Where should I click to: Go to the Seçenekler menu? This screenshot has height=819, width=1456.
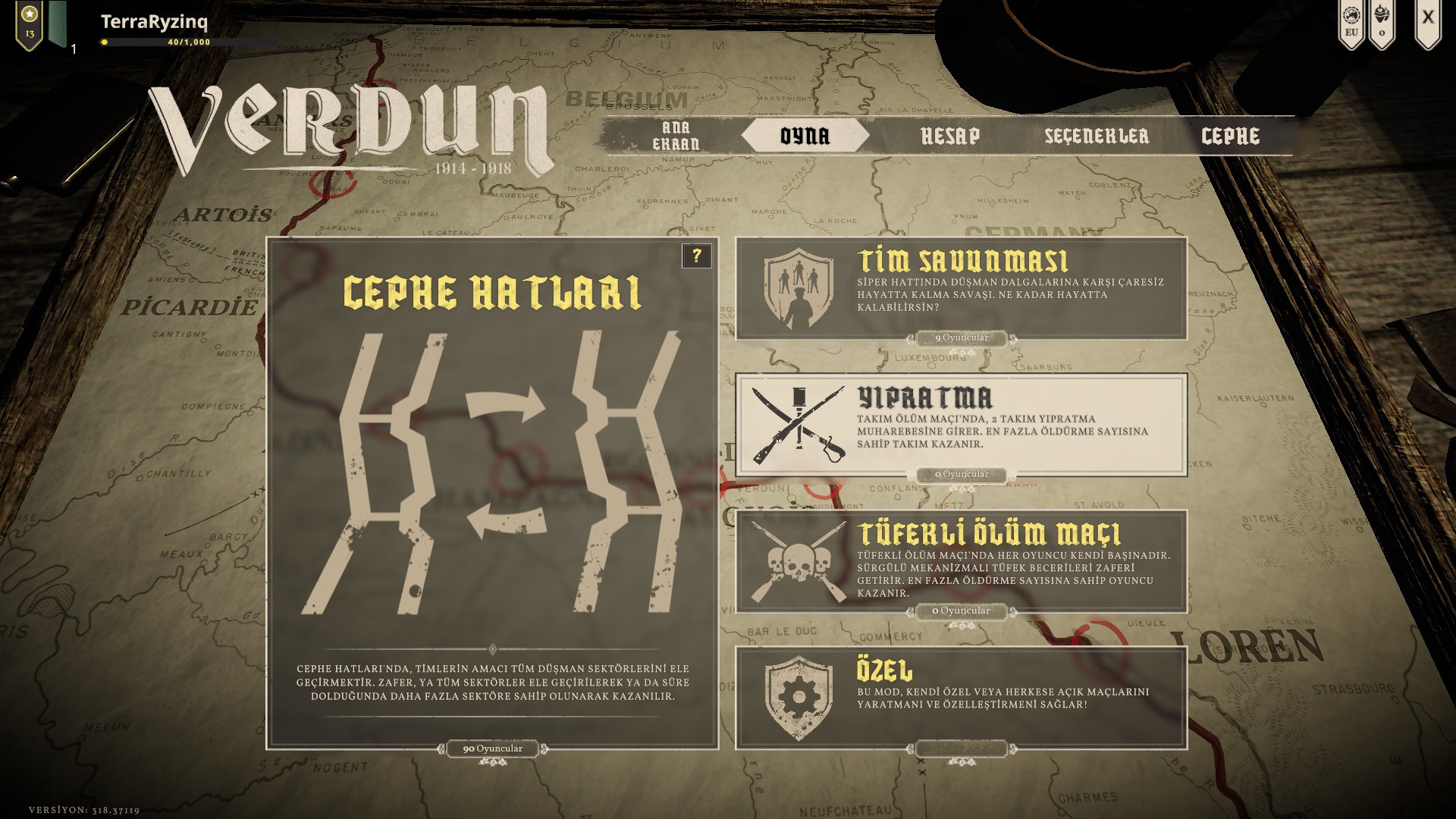[x=1097, y=136]
